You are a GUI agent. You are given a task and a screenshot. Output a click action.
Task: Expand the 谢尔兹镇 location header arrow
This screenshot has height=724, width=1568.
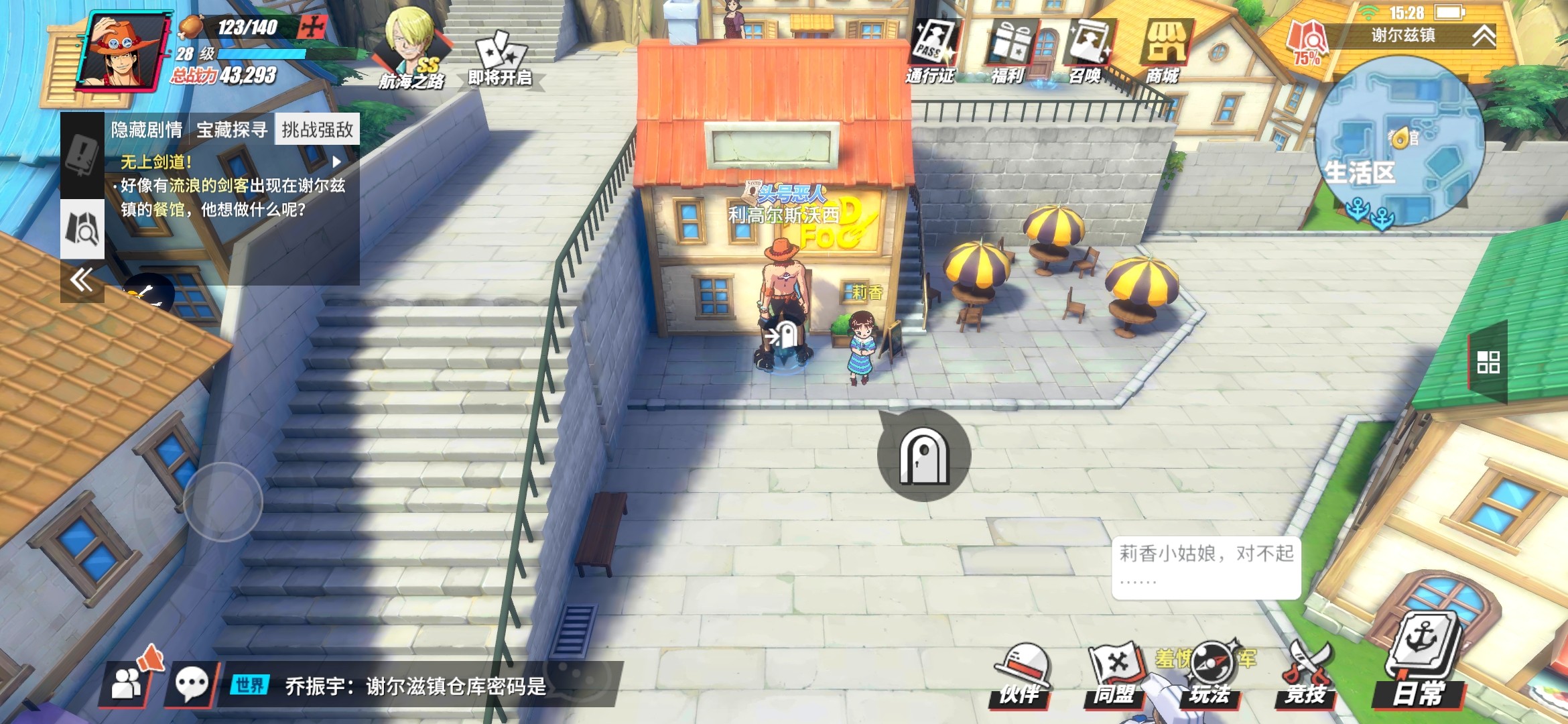[1484, 36]
